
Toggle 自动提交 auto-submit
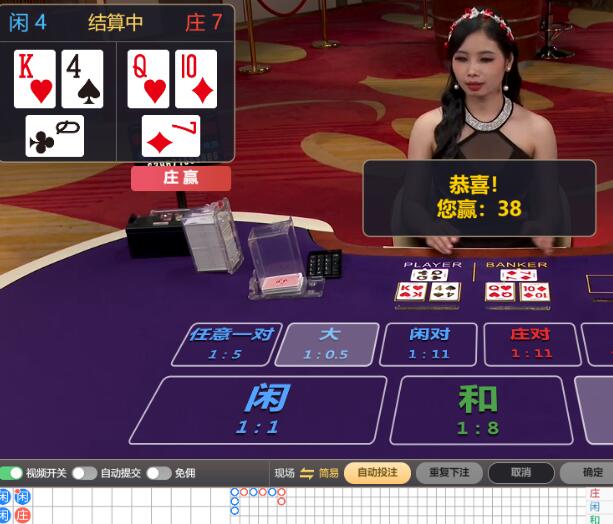click(x=84, y=473)
